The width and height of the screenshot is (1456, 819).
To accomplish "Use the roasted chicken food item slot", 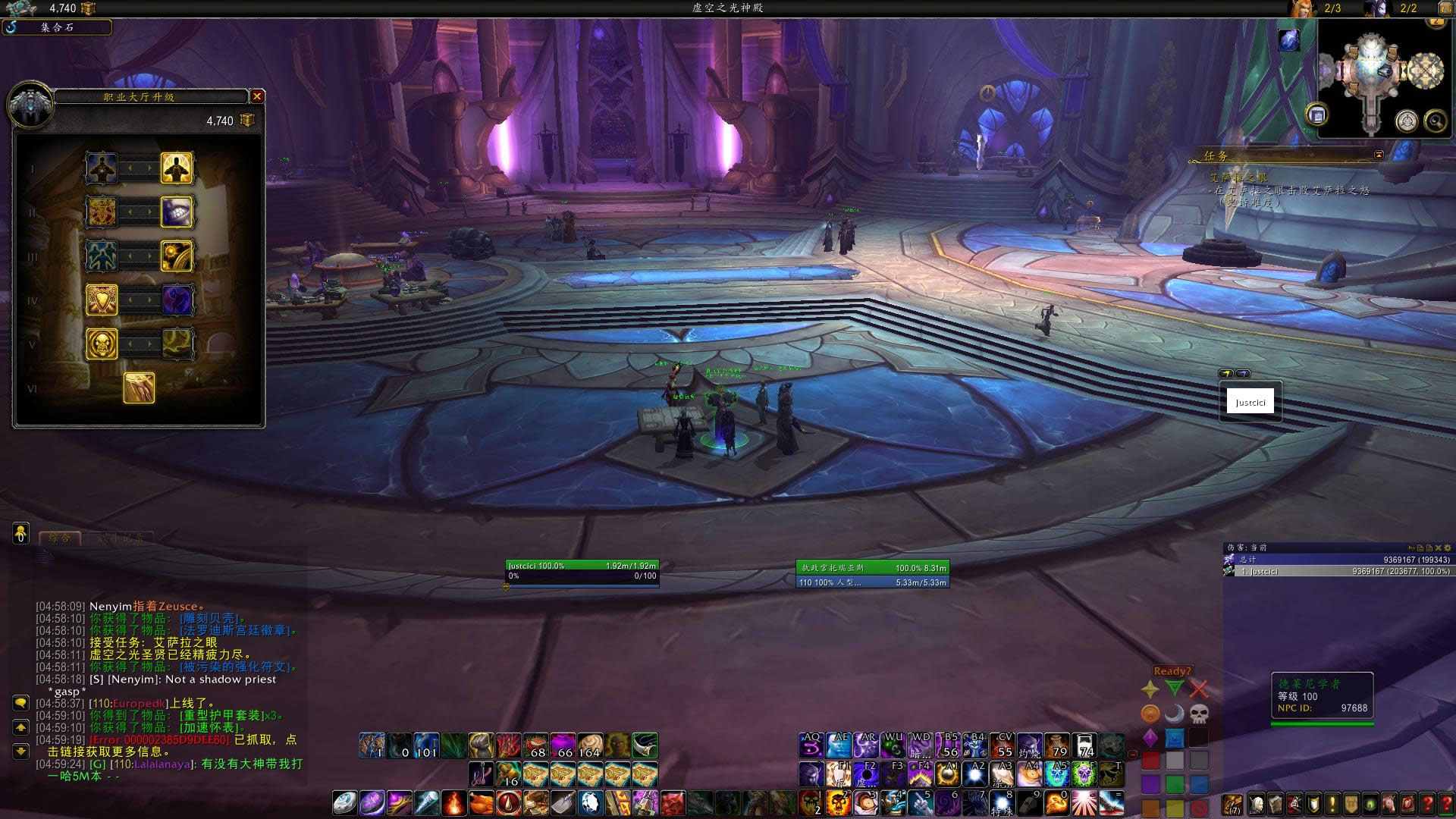I will [481, 802].
